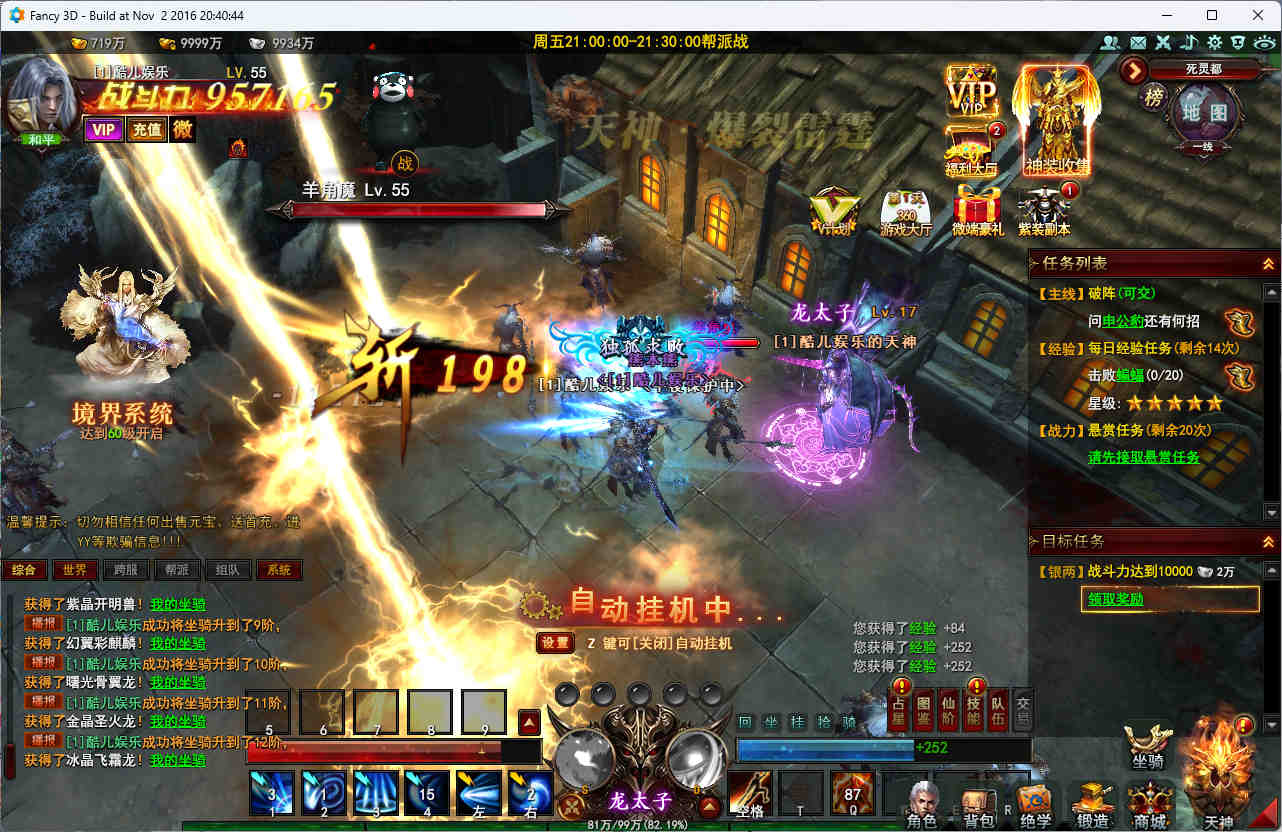Open the 榜 ranking button

(x=1153, y=97)
